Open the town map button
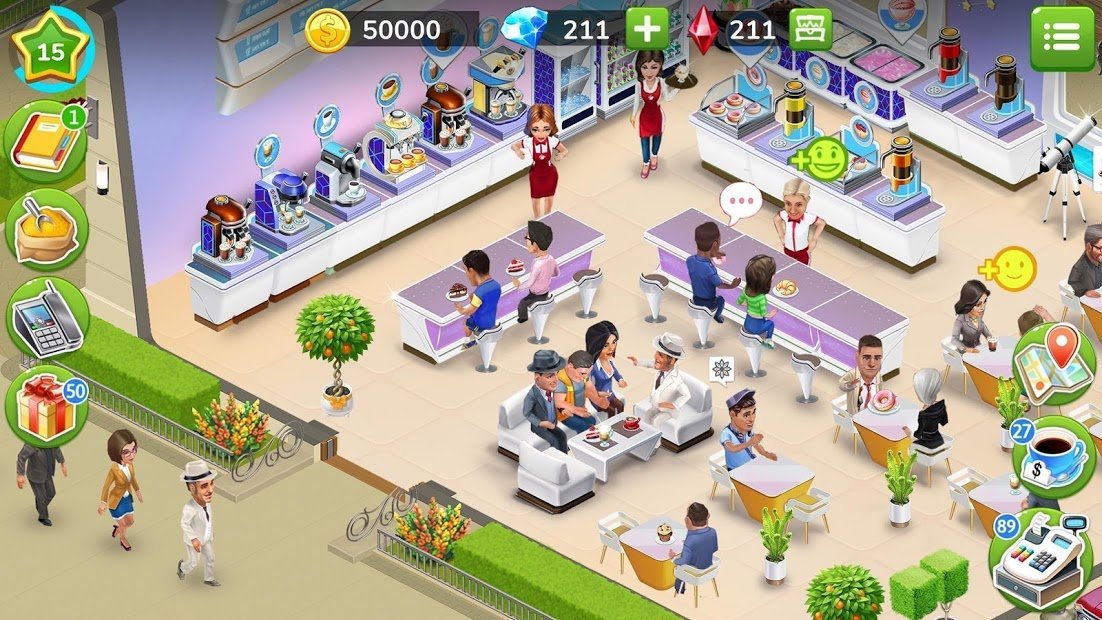The height and width of the screenshot is (620, 1102). [1055, 364]
